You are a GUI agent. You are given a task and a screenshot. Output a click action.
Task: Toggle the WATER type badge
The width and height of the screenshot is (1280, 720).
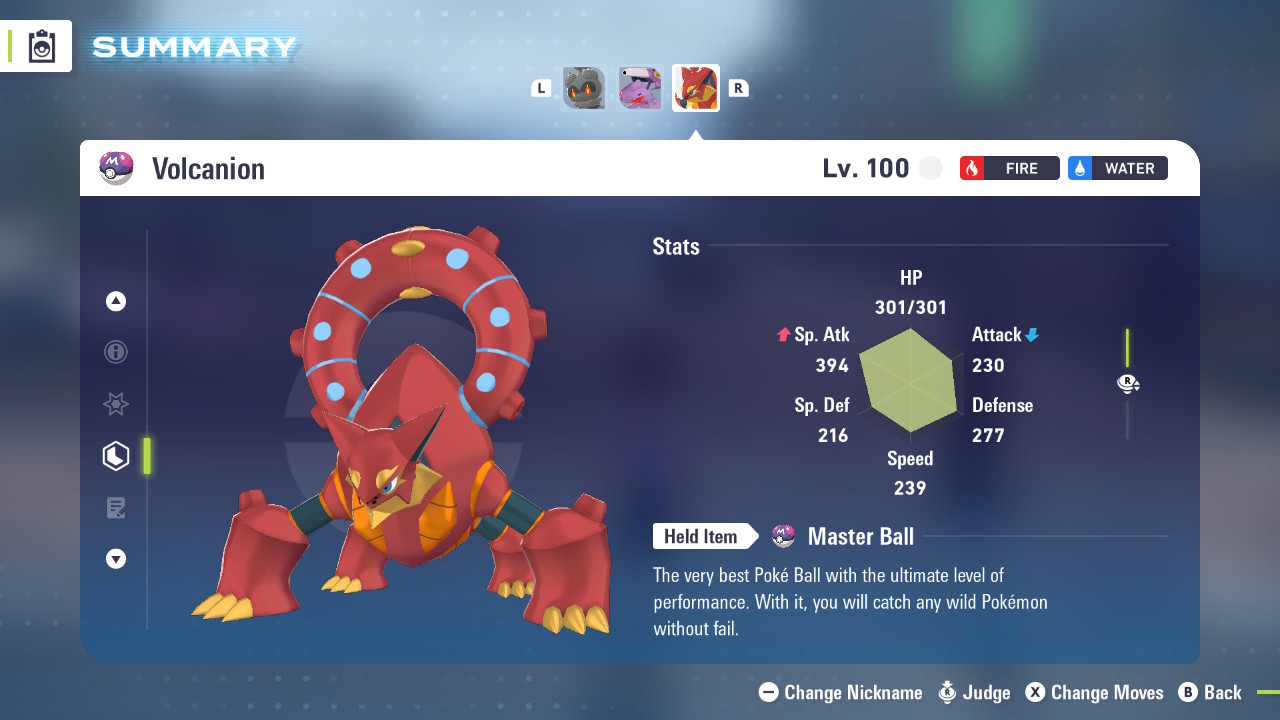(1117, 168)
